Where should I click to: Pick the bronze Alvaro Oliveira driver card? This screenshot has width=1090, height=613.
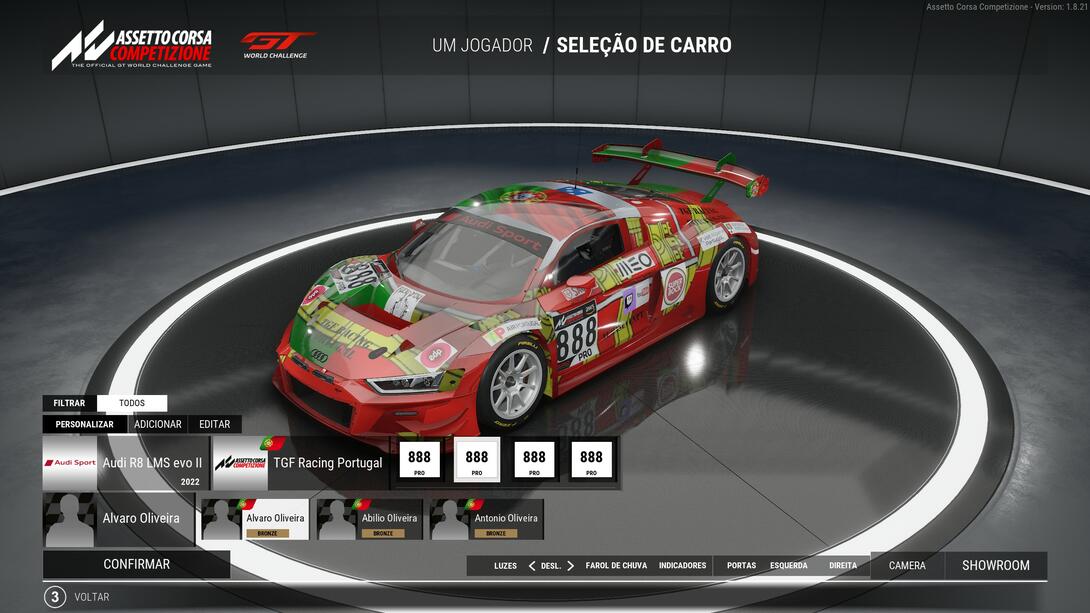click(256, 520)
